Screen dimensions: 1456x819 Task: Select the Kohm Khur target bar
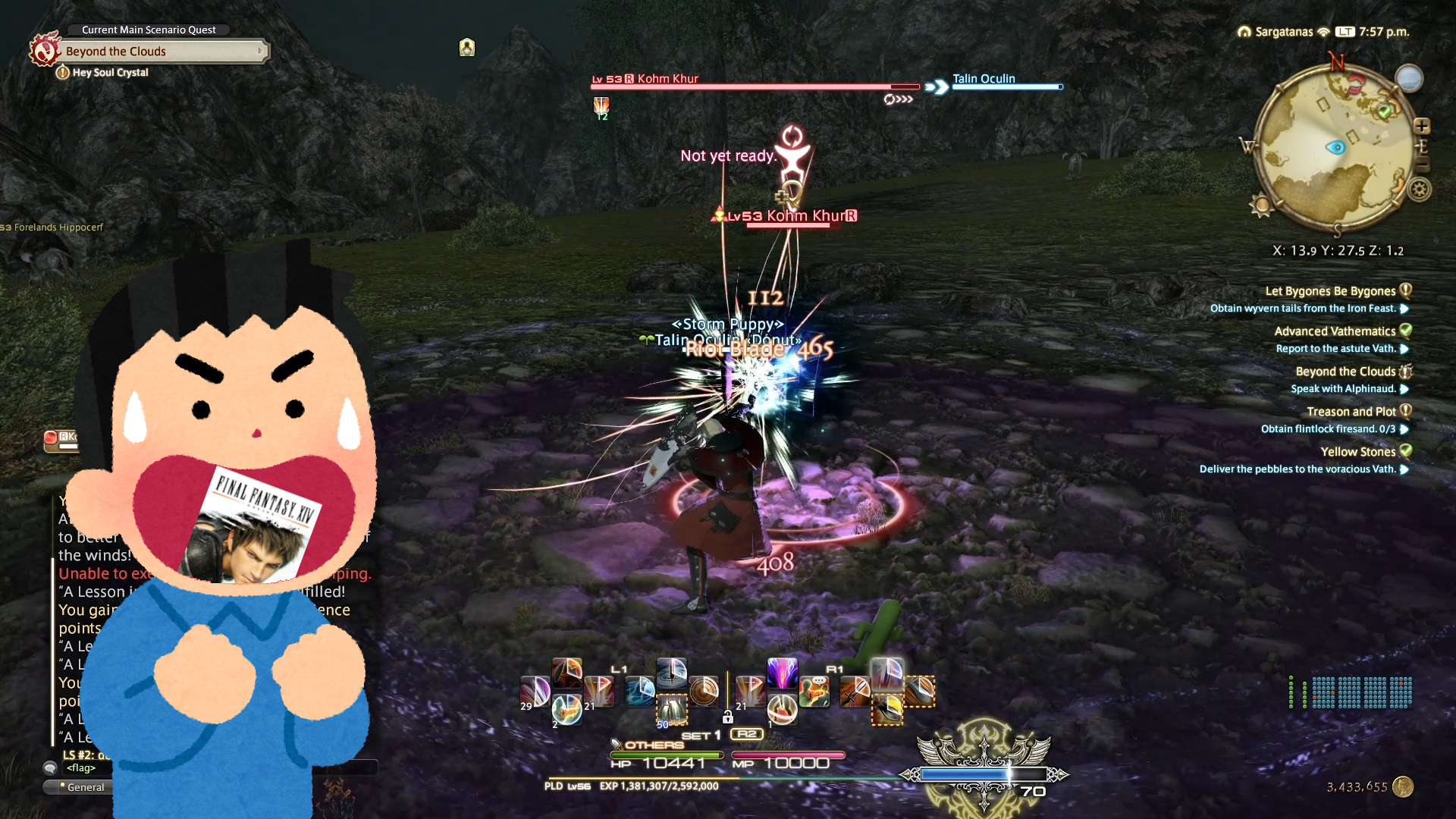tap(755, 86)
